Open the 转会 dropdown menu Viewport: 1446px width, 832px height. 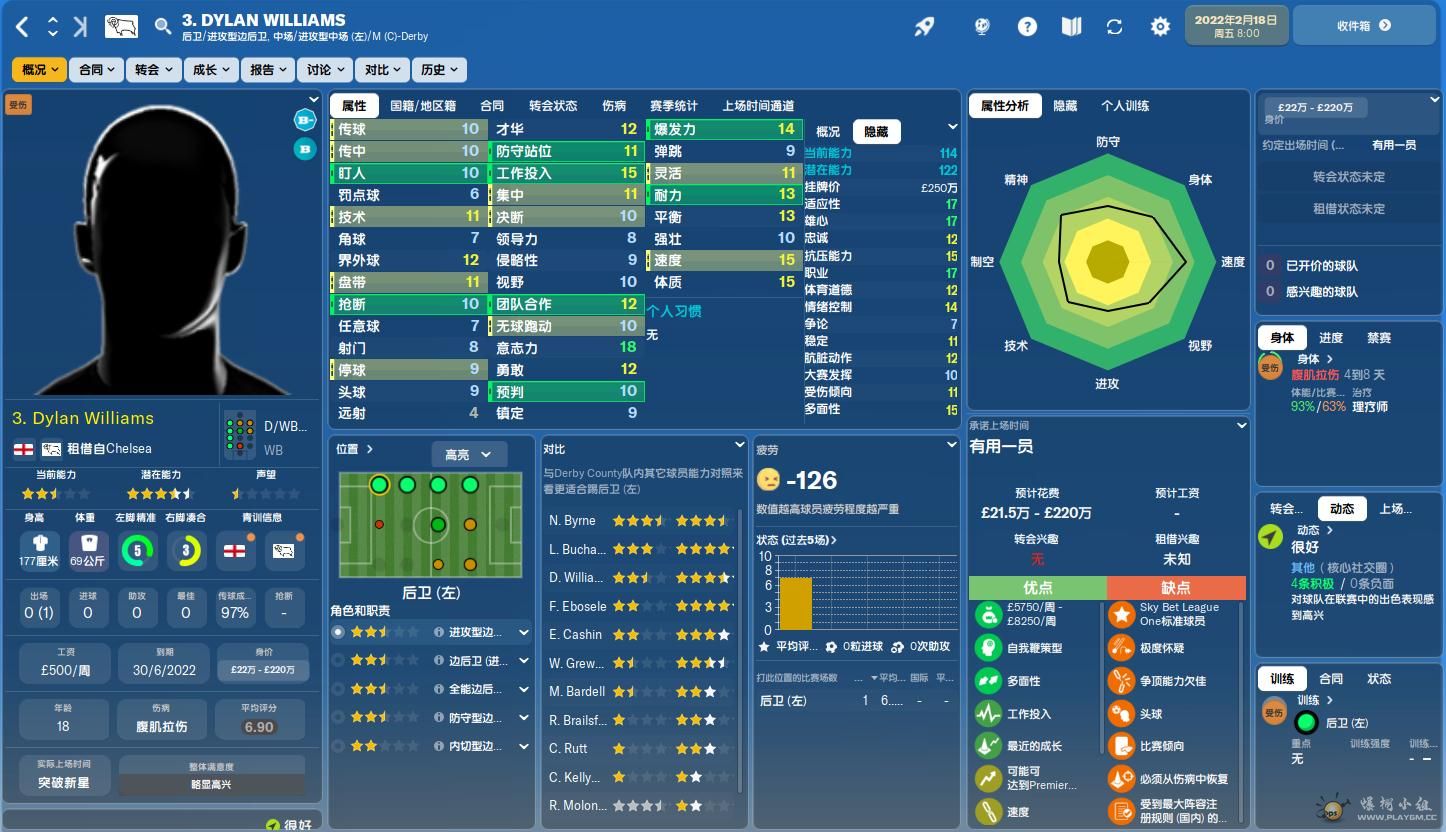[x=154, y=70]
